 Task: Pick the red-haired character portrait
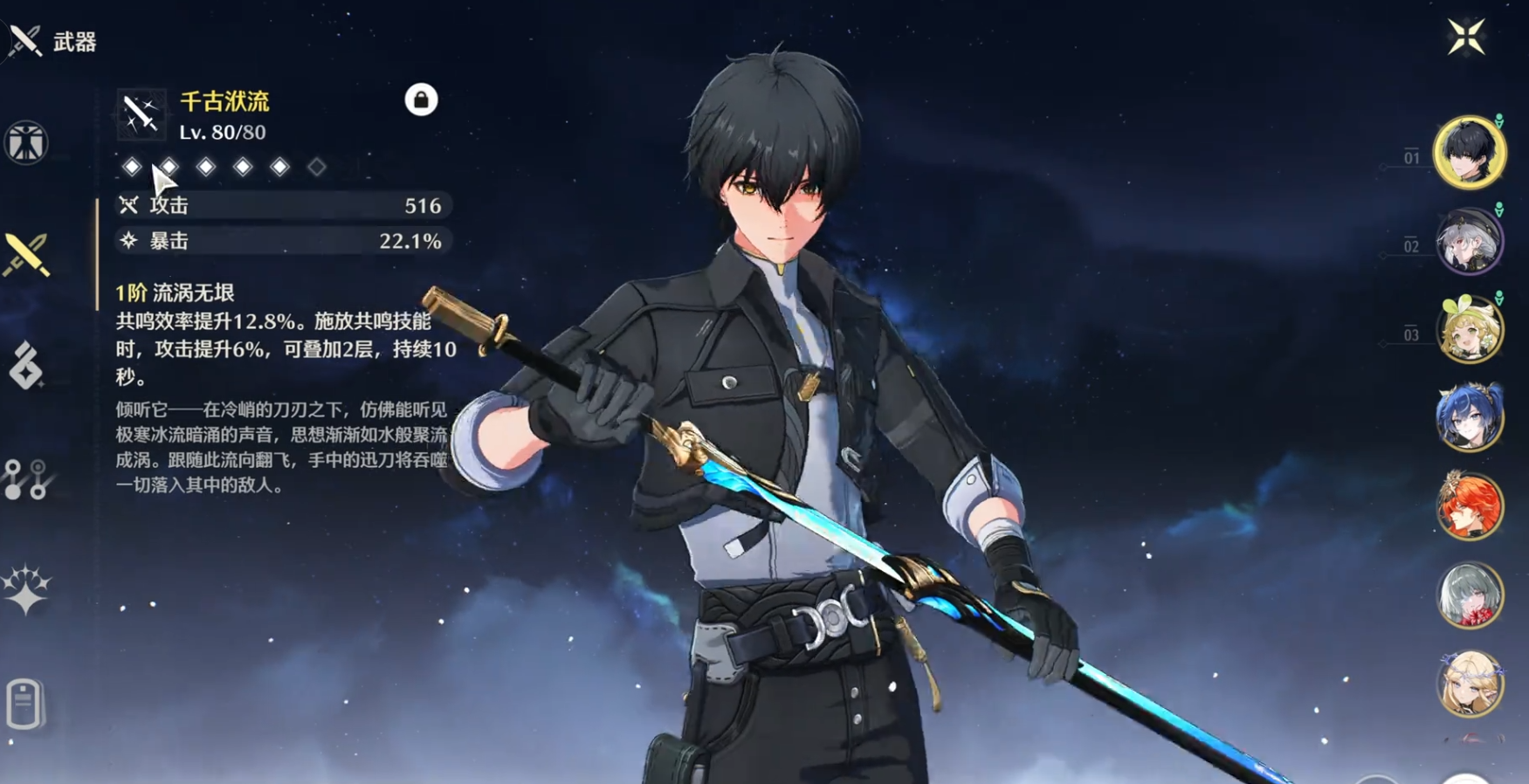click(x=1470, y=506)
